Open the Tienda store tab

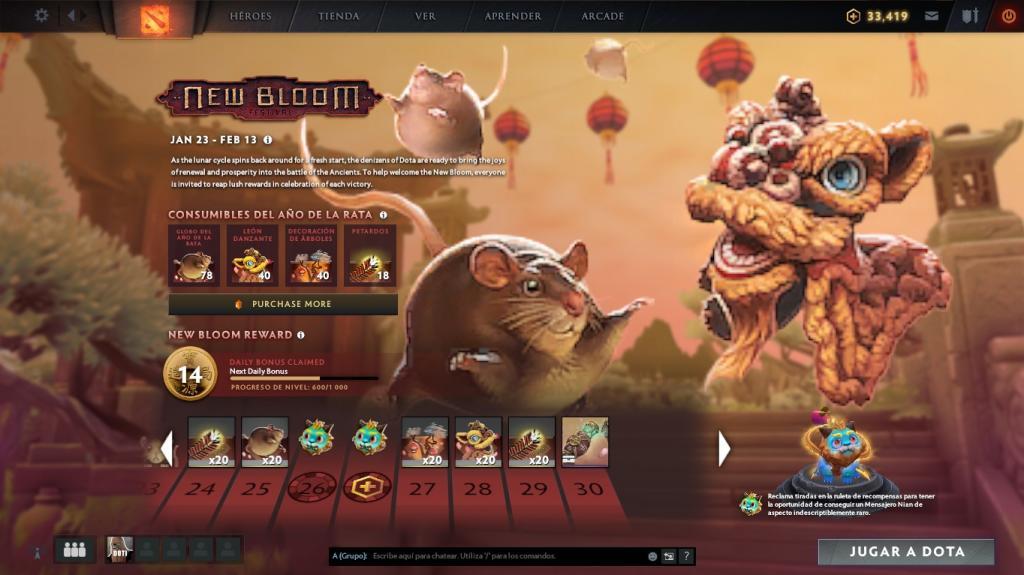click(338, 16)
